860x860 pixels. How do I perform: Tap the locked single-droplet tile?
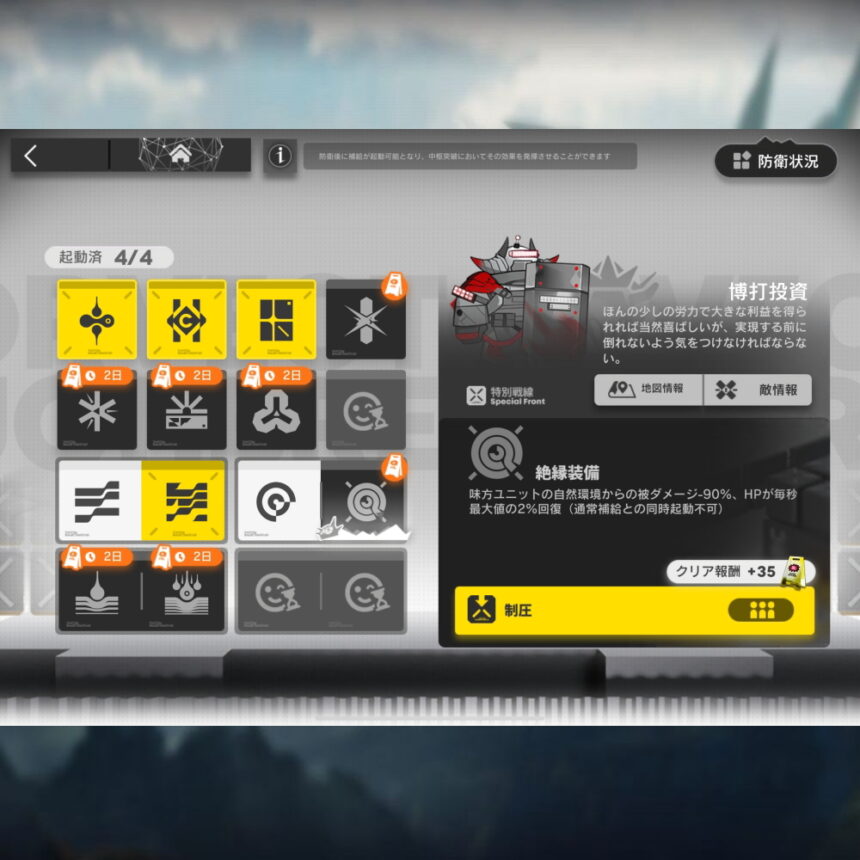click(98, 591)
